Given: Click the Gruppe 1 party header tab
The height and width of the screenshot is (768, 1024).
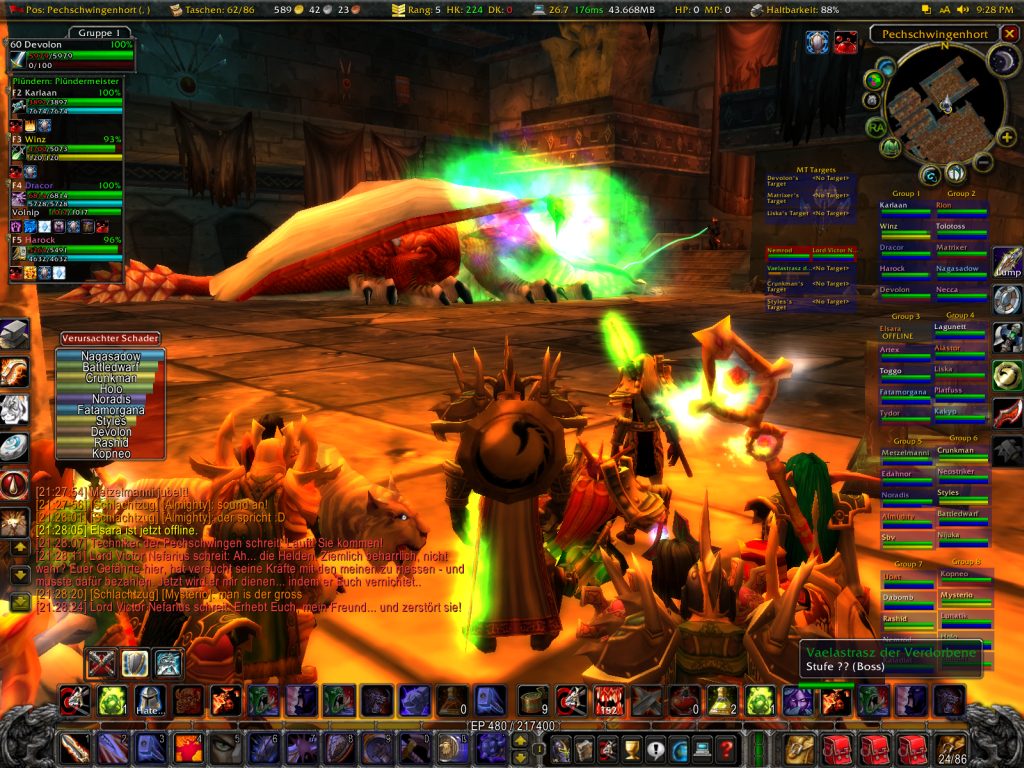Looking at the screenshot, I should pos(96,33).
